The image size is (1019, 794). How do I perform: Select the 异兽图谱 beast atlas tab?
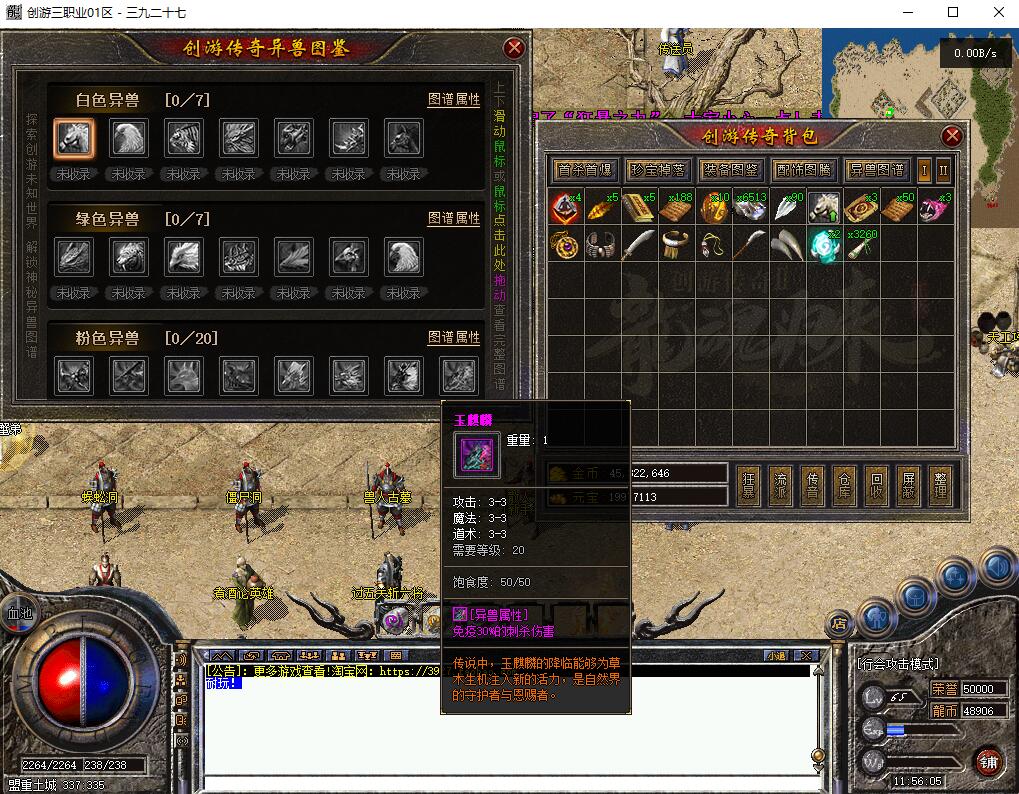[877, 170]
